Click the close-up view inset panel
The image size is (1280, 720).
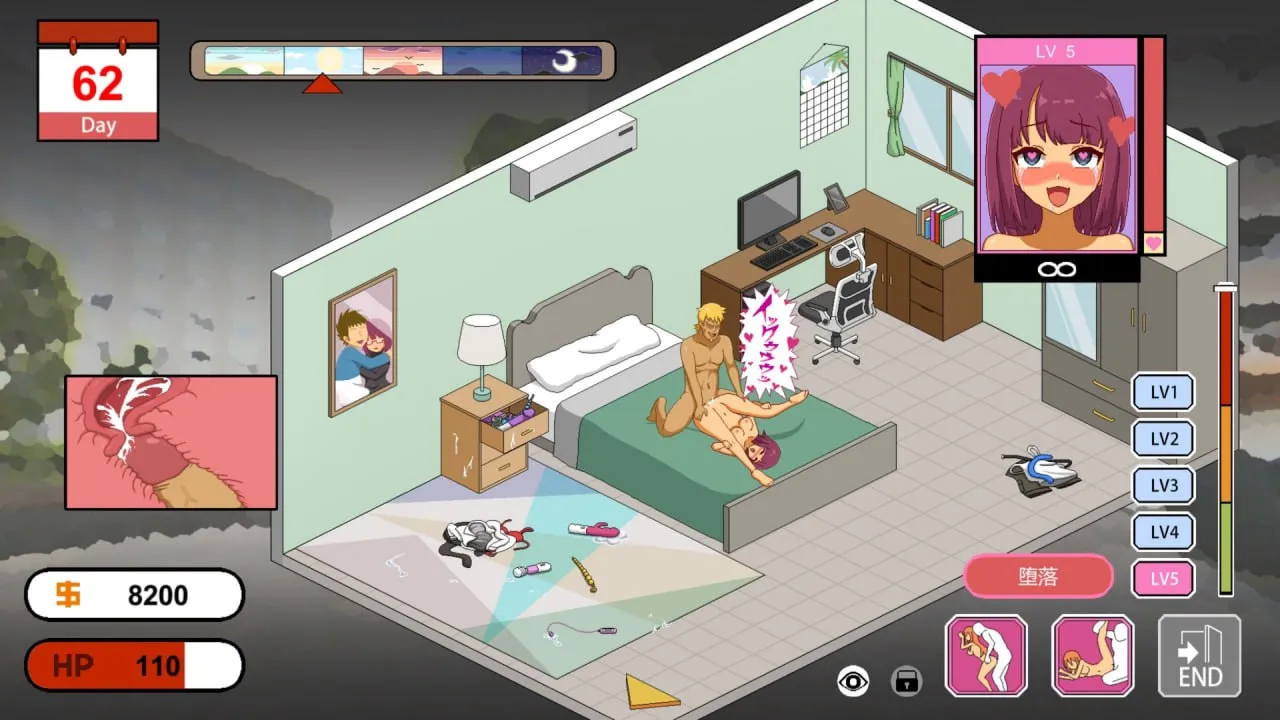tap(171, 442)
